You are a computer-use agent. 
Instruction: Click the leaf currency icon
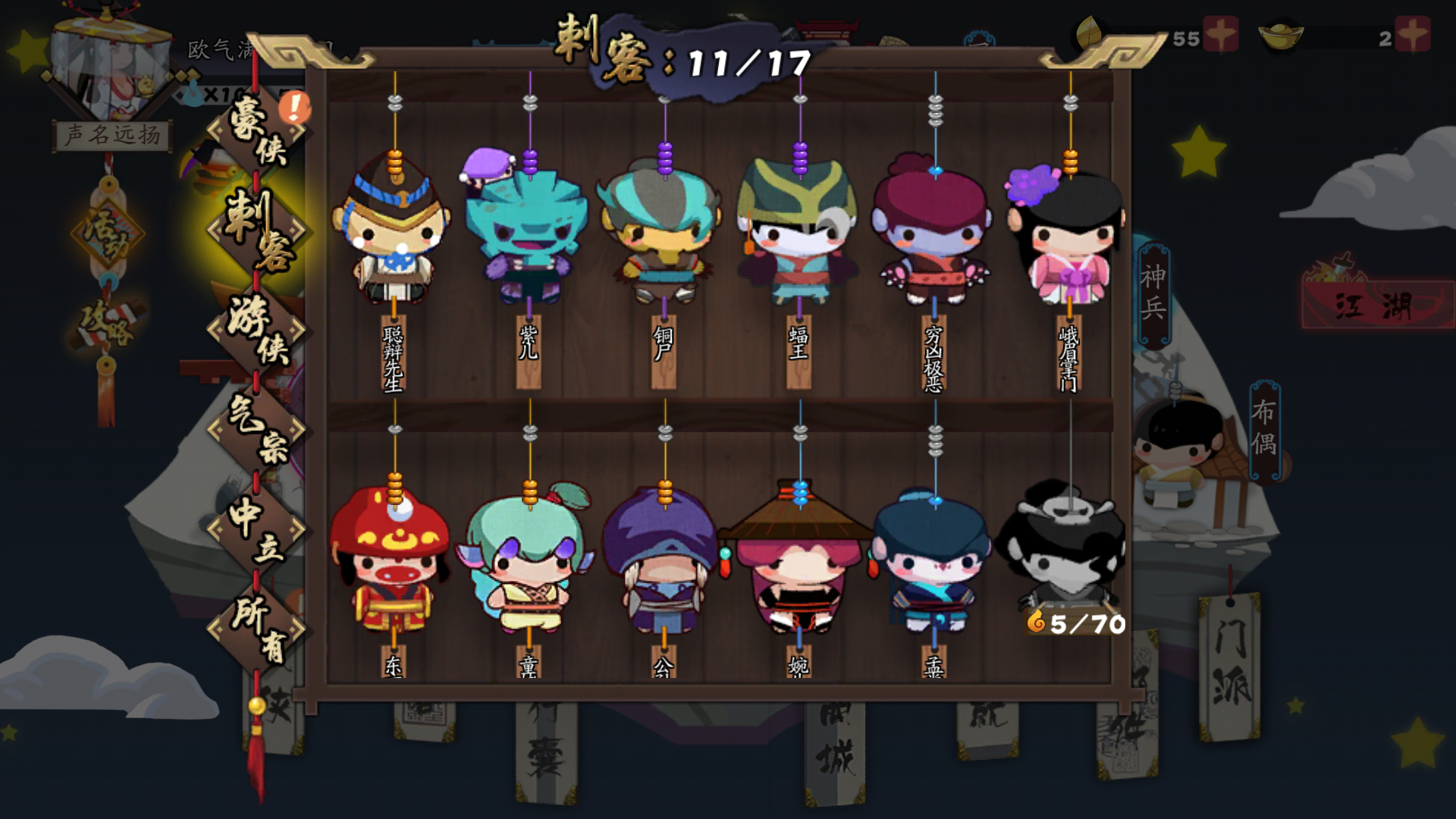(1086, 34)
